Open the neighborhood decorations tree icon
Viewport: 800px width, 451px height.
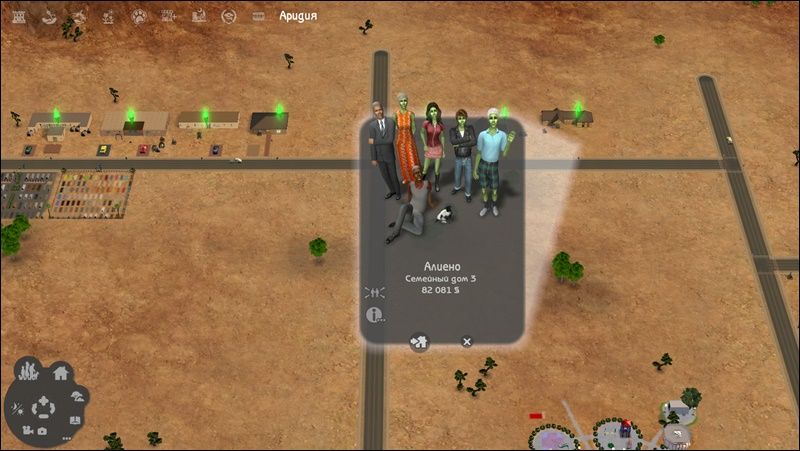[x=77, y=396]
